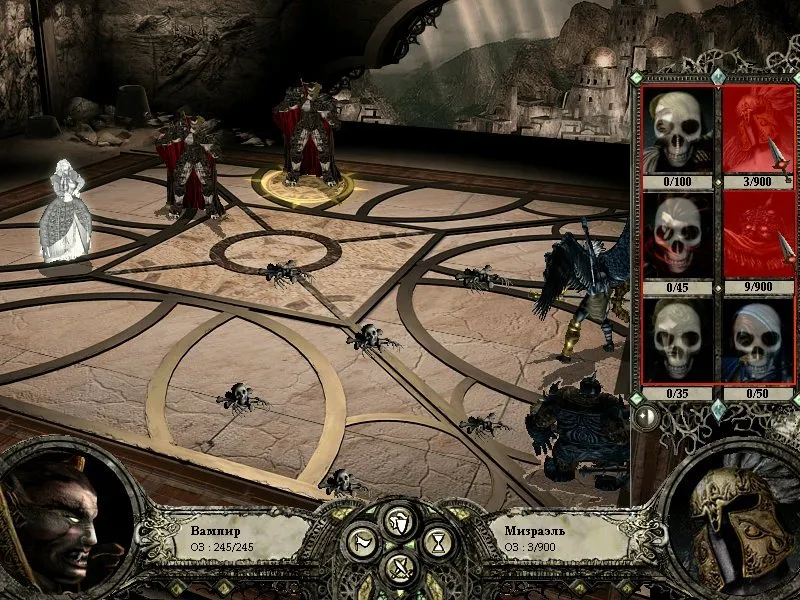
Task: Open the Vampire's large portrait
Action: click(x=62, y=522)
